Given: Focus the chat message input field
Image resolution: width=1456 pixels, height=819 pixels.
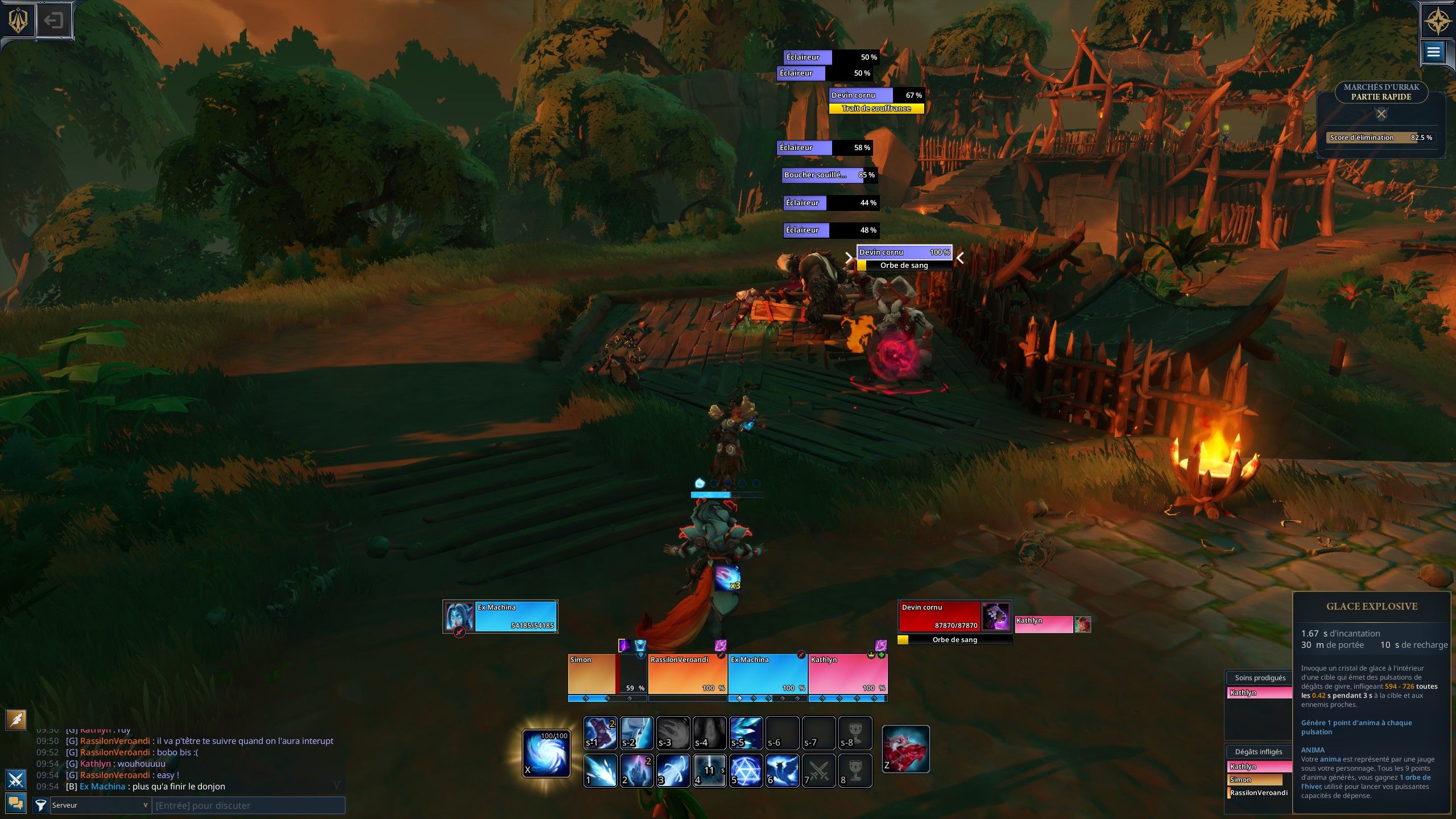Looking at the screenshot, I should (x=248, y=805).
